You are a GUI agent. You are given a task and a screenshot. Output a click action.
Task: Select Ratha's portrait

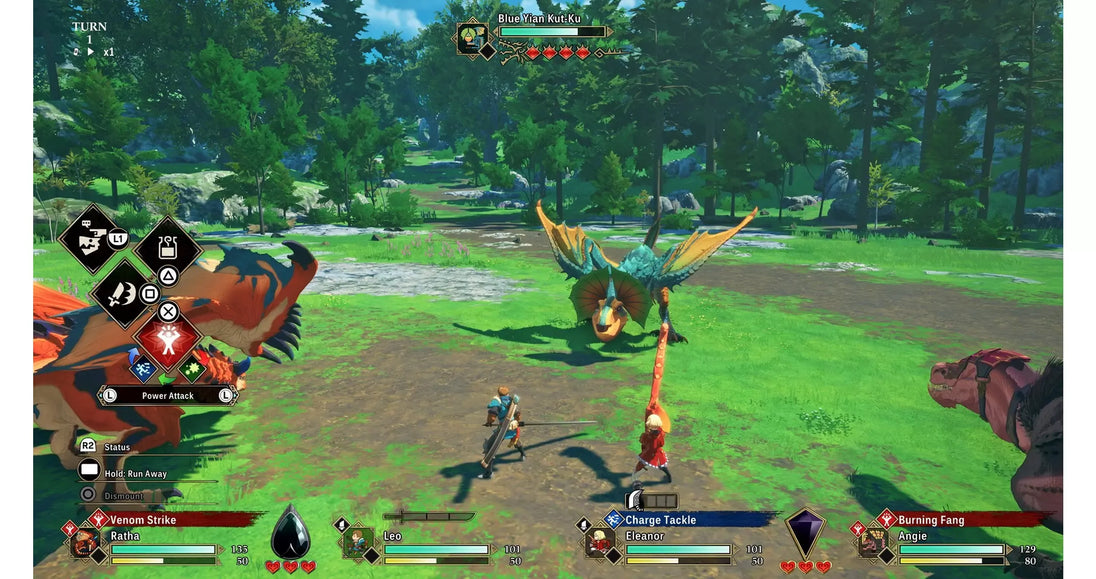click(x=85, y=543)
